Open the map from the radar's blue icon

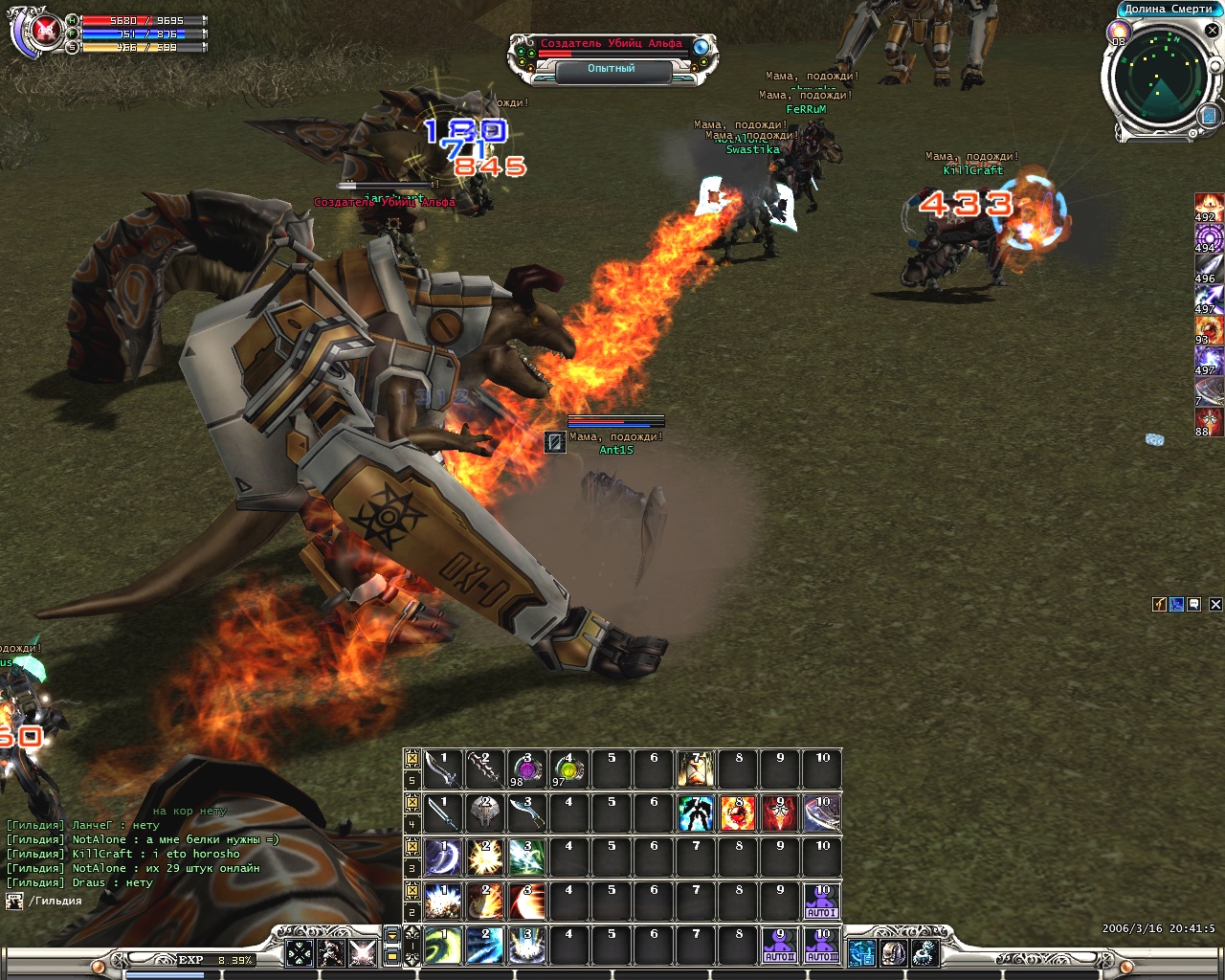click(1208, 116)
